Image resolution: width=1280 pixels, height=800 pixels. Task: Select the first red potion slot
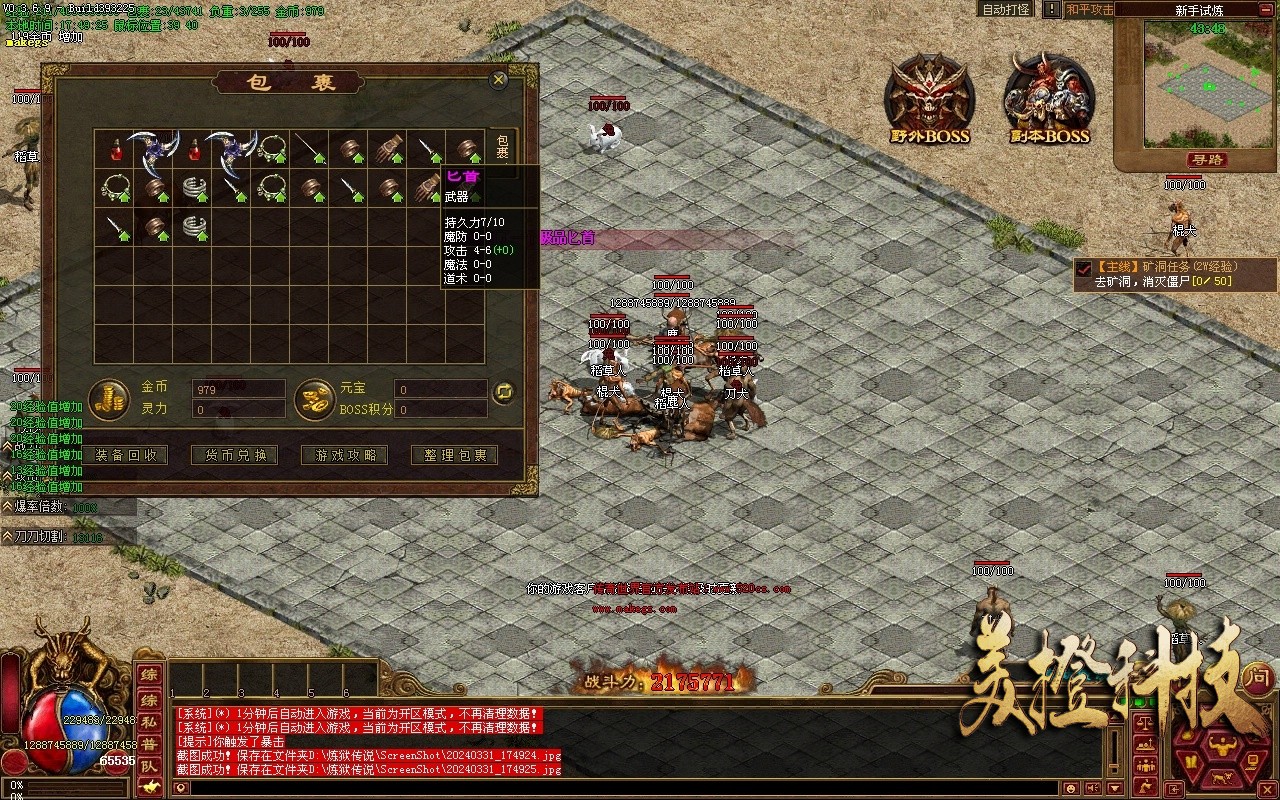(x=116, y=149)
